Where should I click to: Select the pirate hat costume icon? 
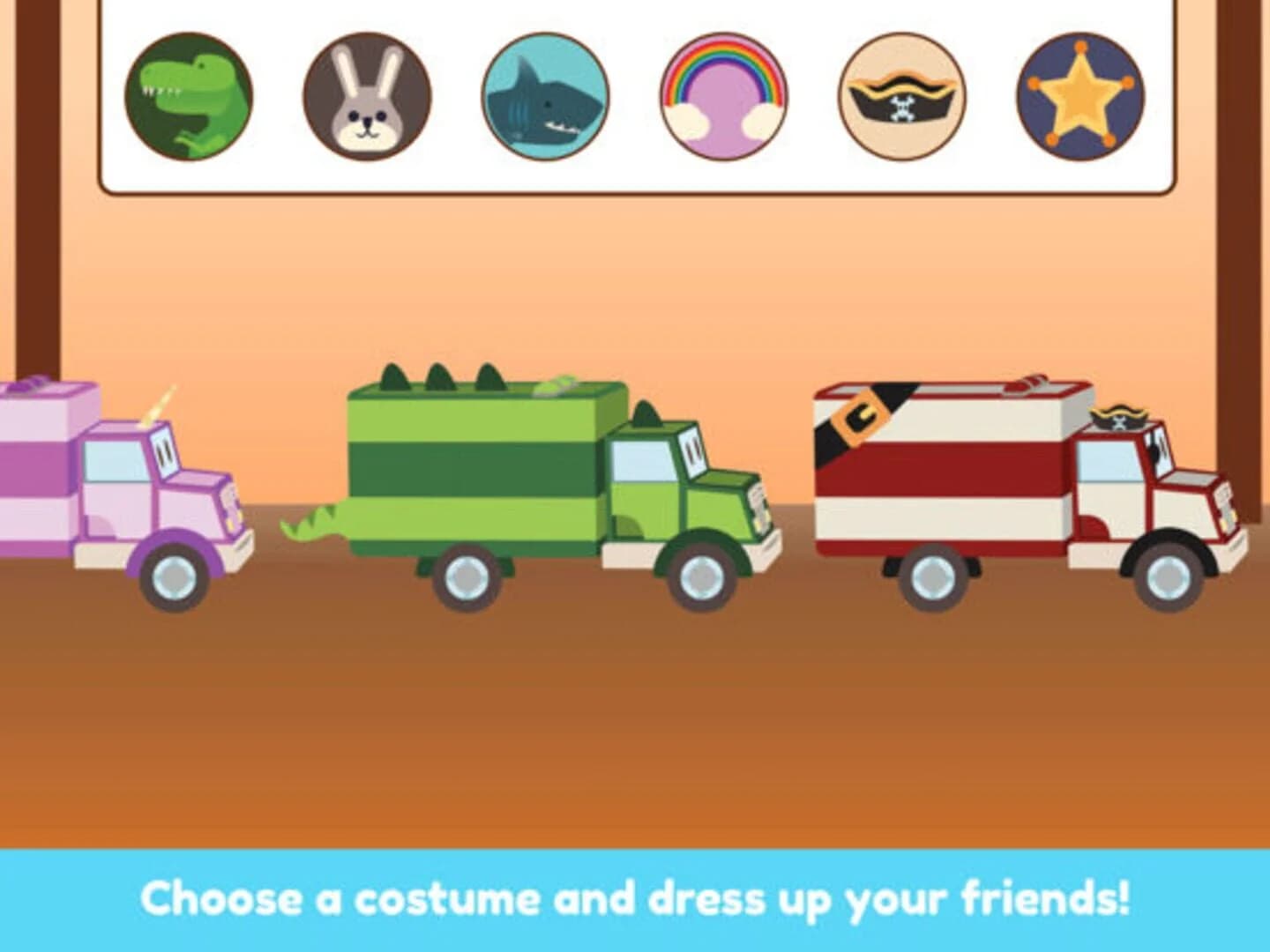pyautogui.click(x=900, y=97)
